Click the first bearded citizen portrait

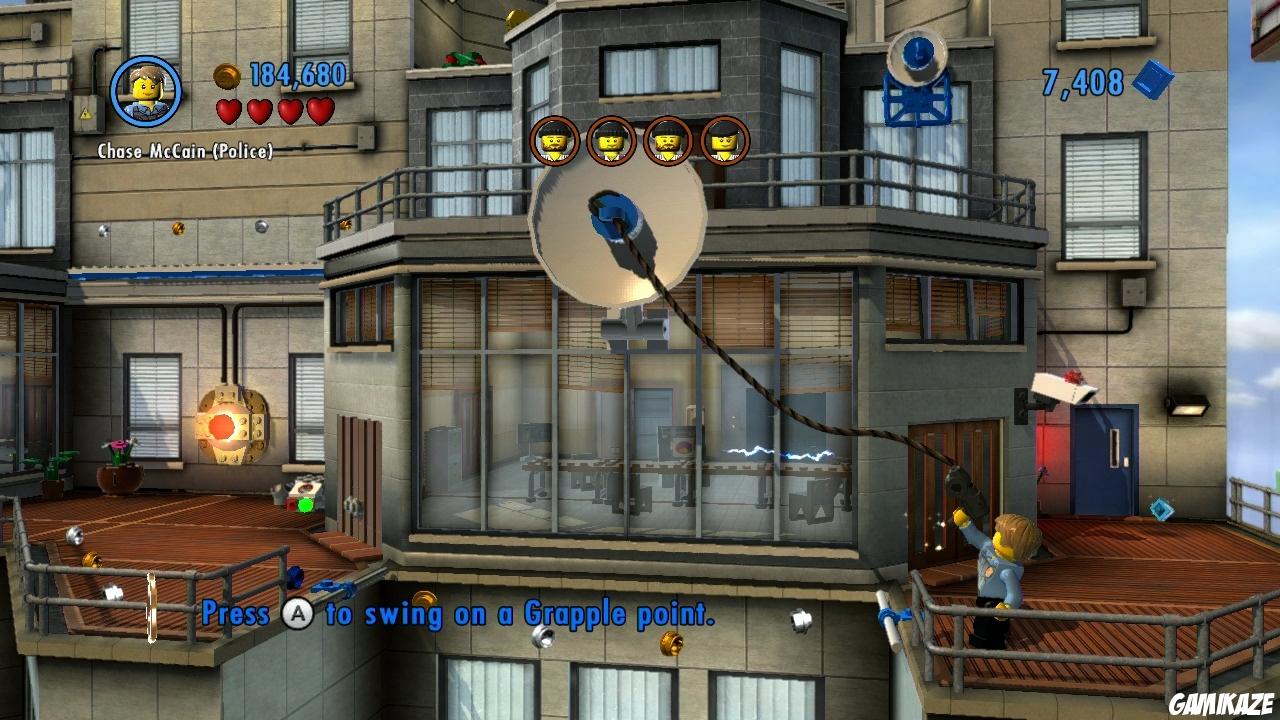(556, 141)
